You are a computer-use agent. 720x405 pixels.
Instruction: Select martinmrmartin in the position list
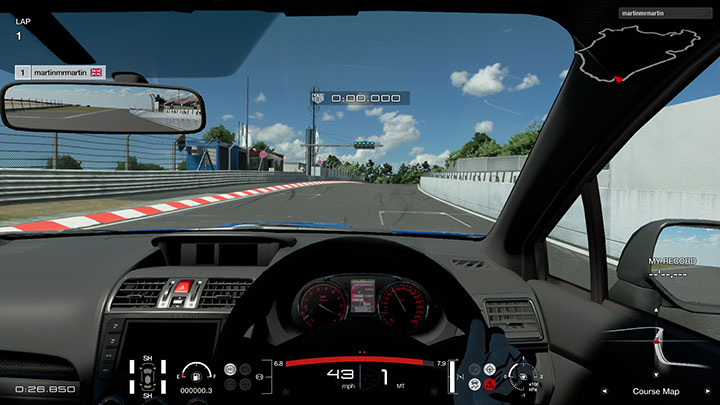click(60, 72)
